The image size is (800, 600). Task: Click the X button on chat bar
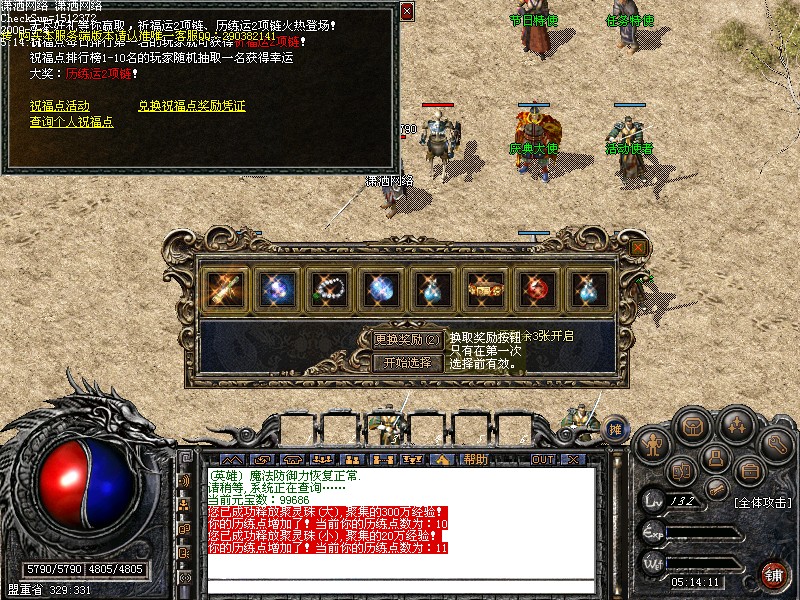coord(572,459)
